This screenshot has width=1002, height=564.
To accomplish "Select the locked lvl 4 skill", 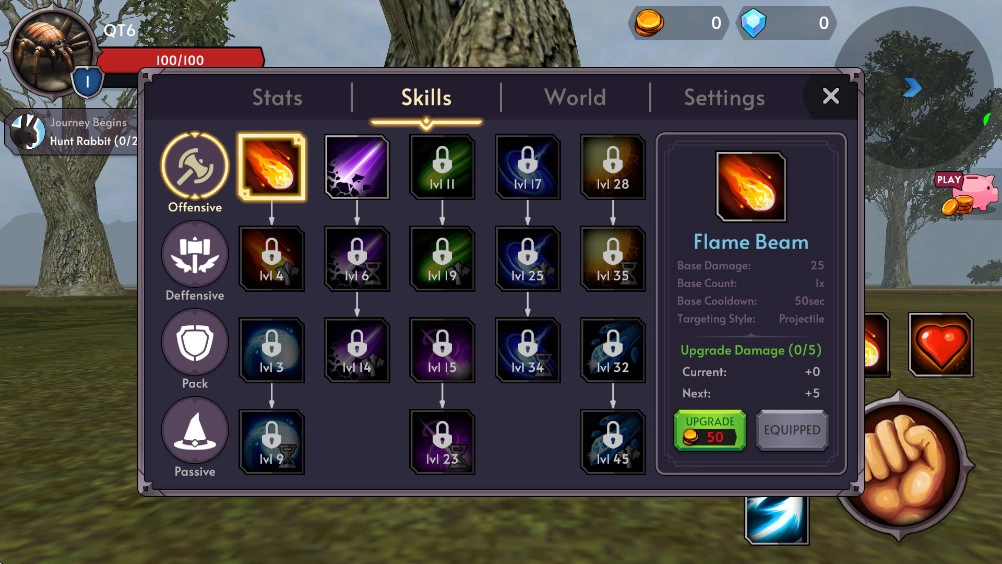I will click(x=271, y=259).
